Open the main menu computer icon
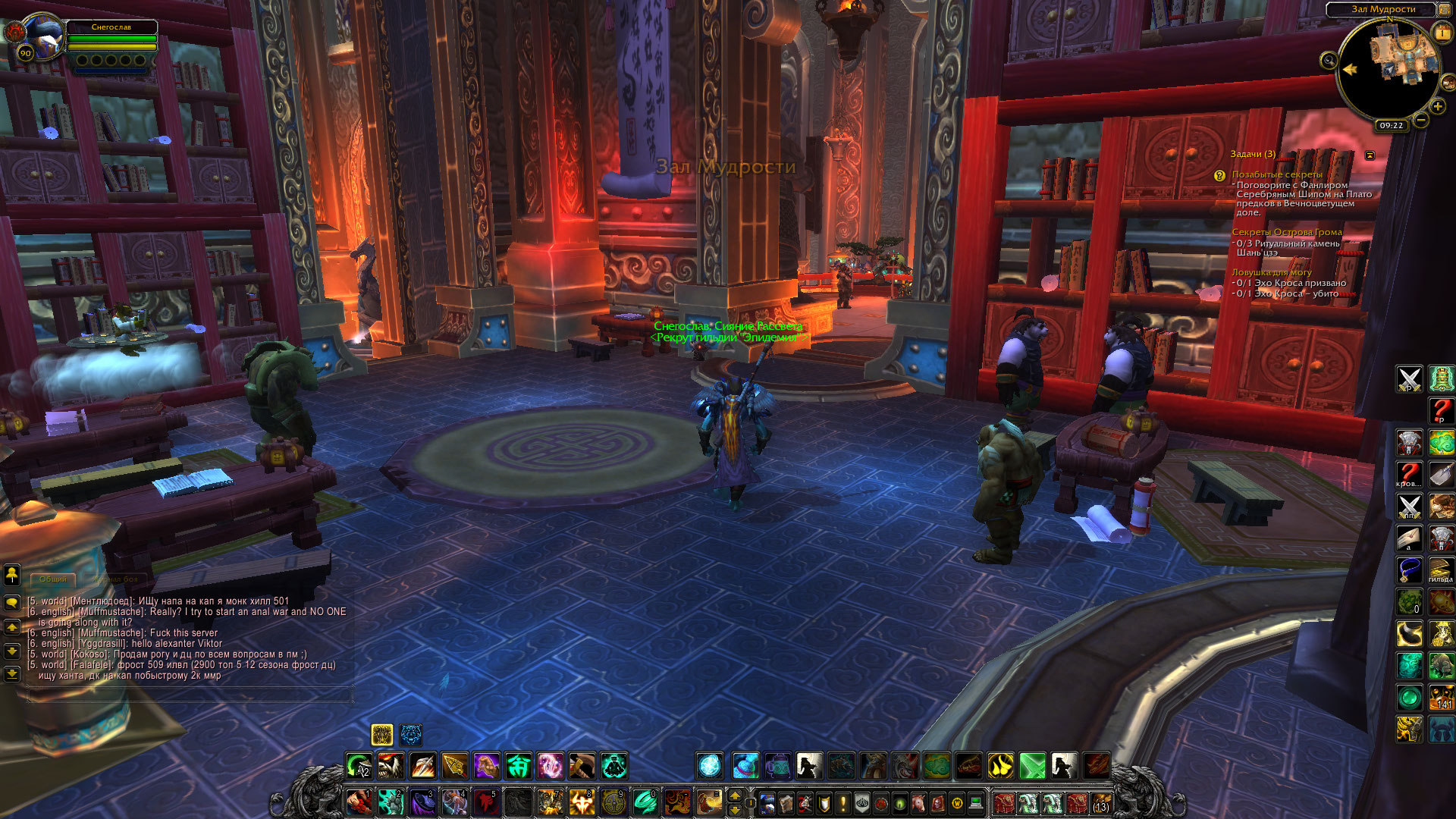 click(x=976, y=802)
